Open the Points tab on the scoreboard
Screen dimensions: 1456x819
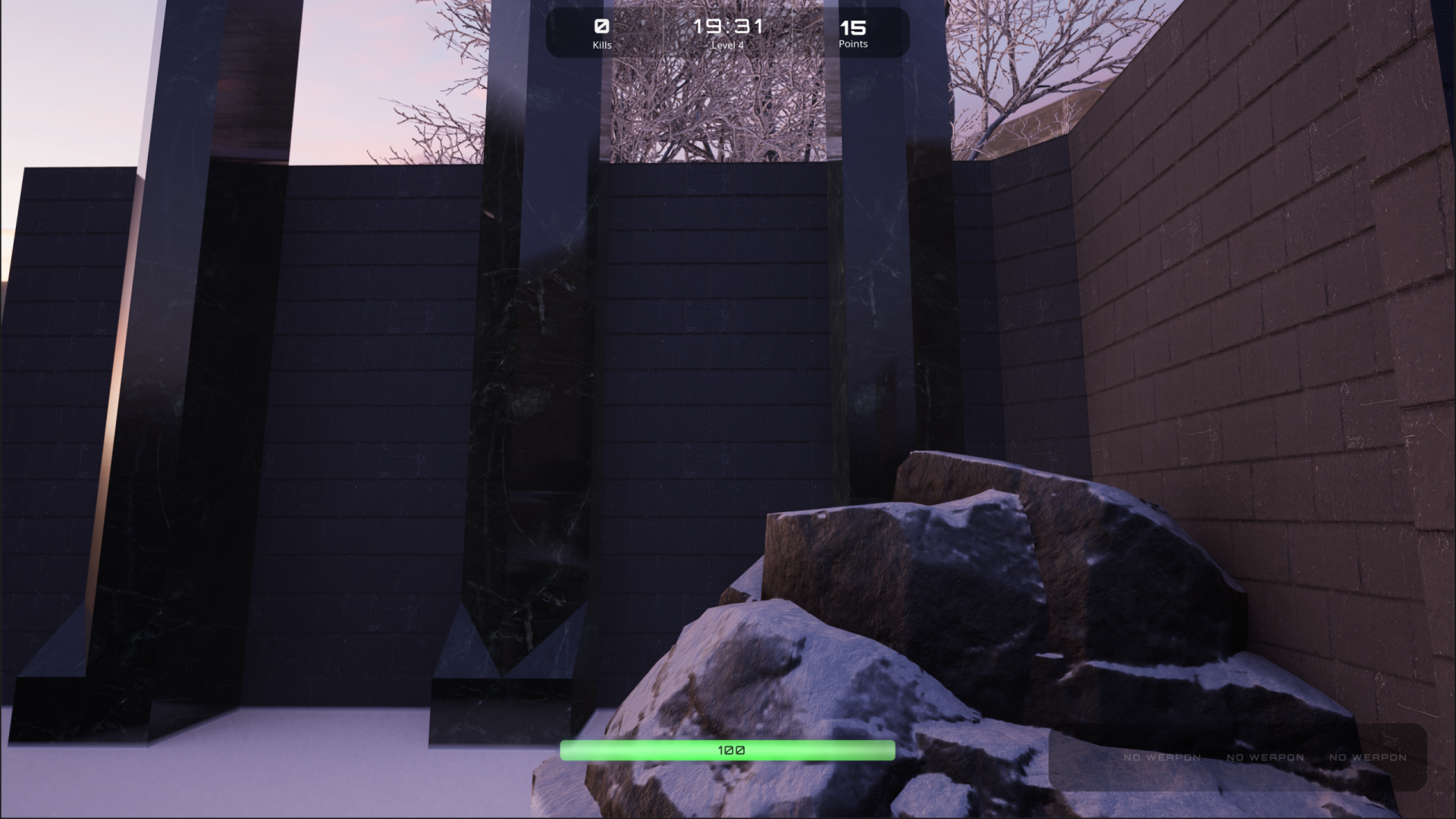[852, 44]
